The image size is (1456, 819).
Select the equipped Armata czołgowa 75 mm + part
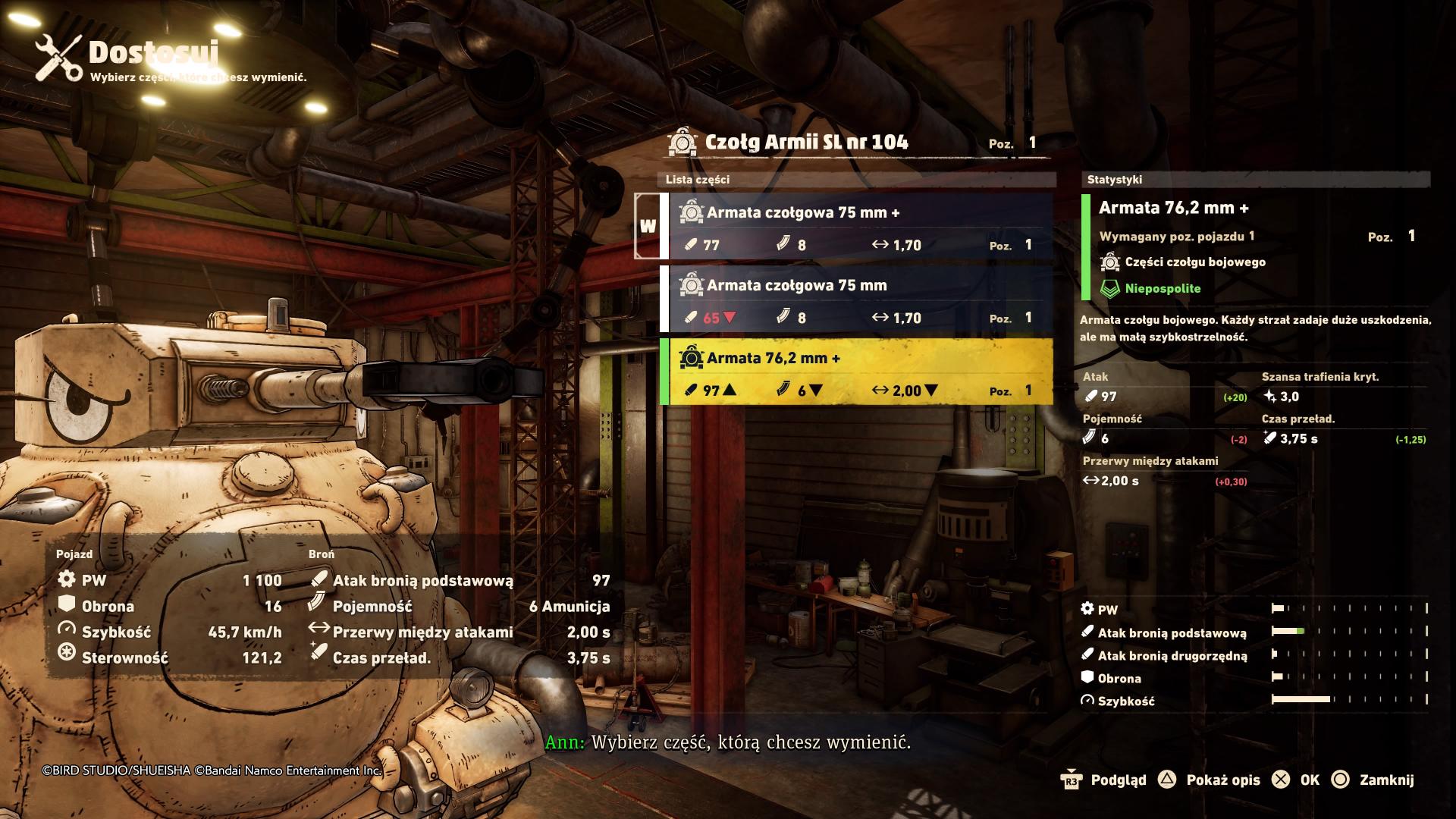click(857, 227)
